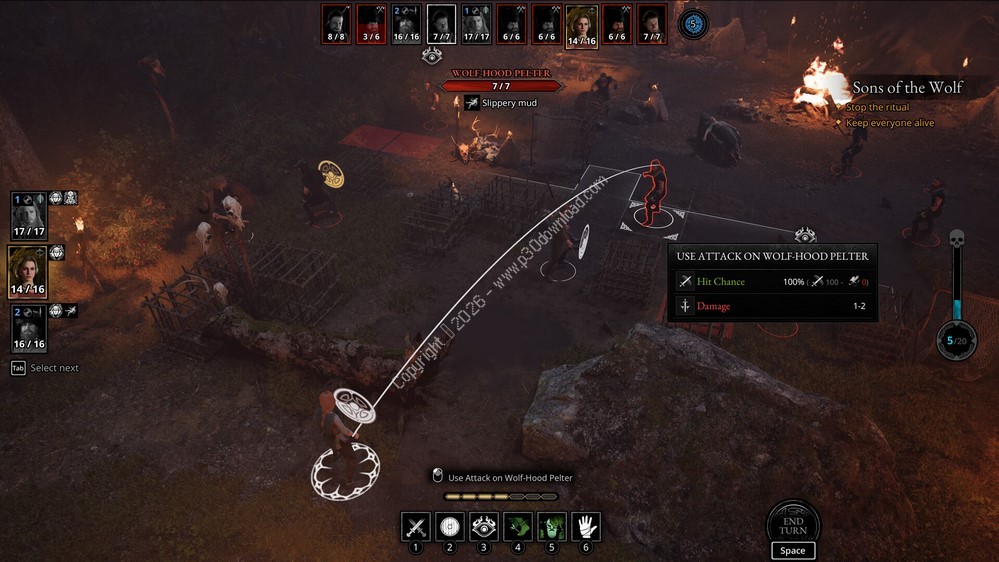
Task: Select the crossed swords attack ability
Action: click(x=416, y=526)
